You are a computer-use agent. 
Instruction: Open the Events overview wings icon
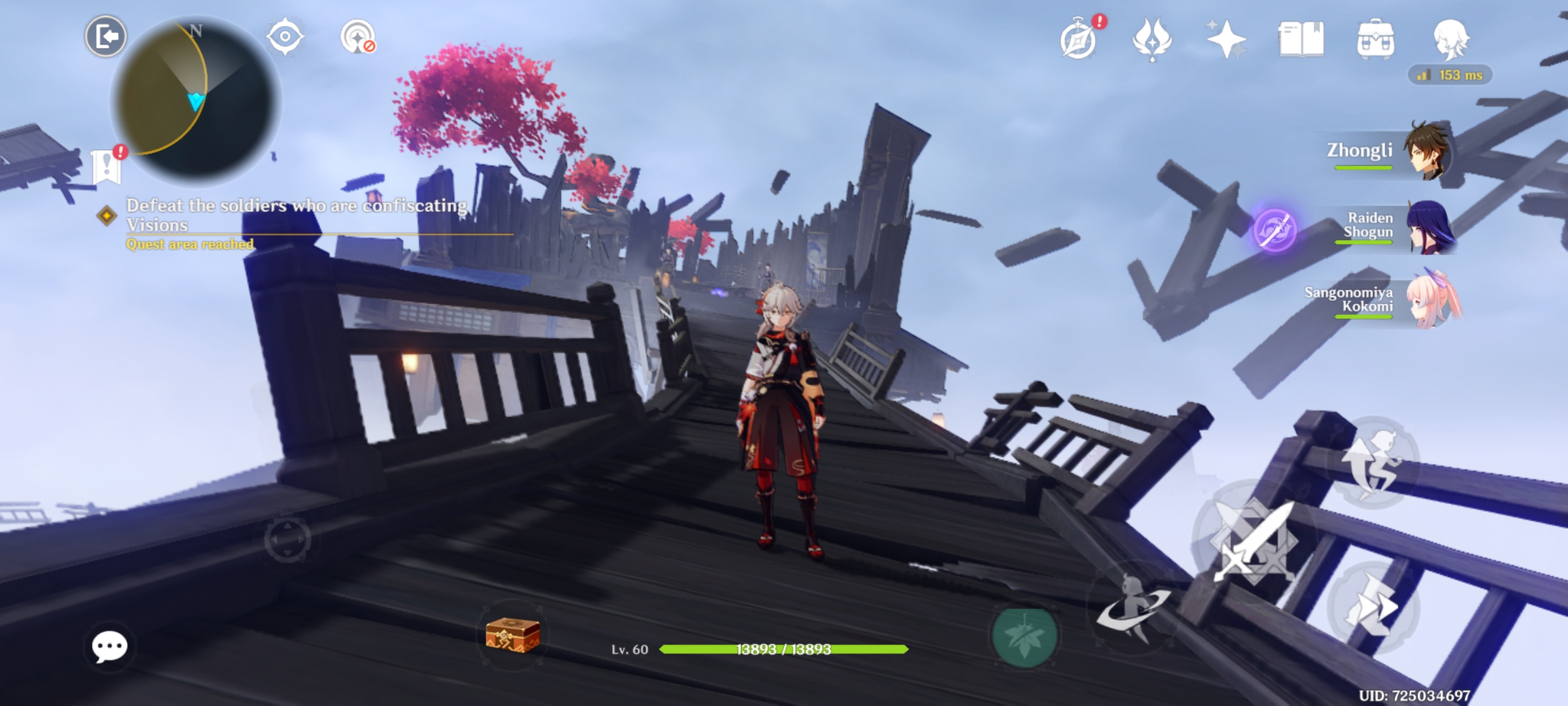[1152, 41]
